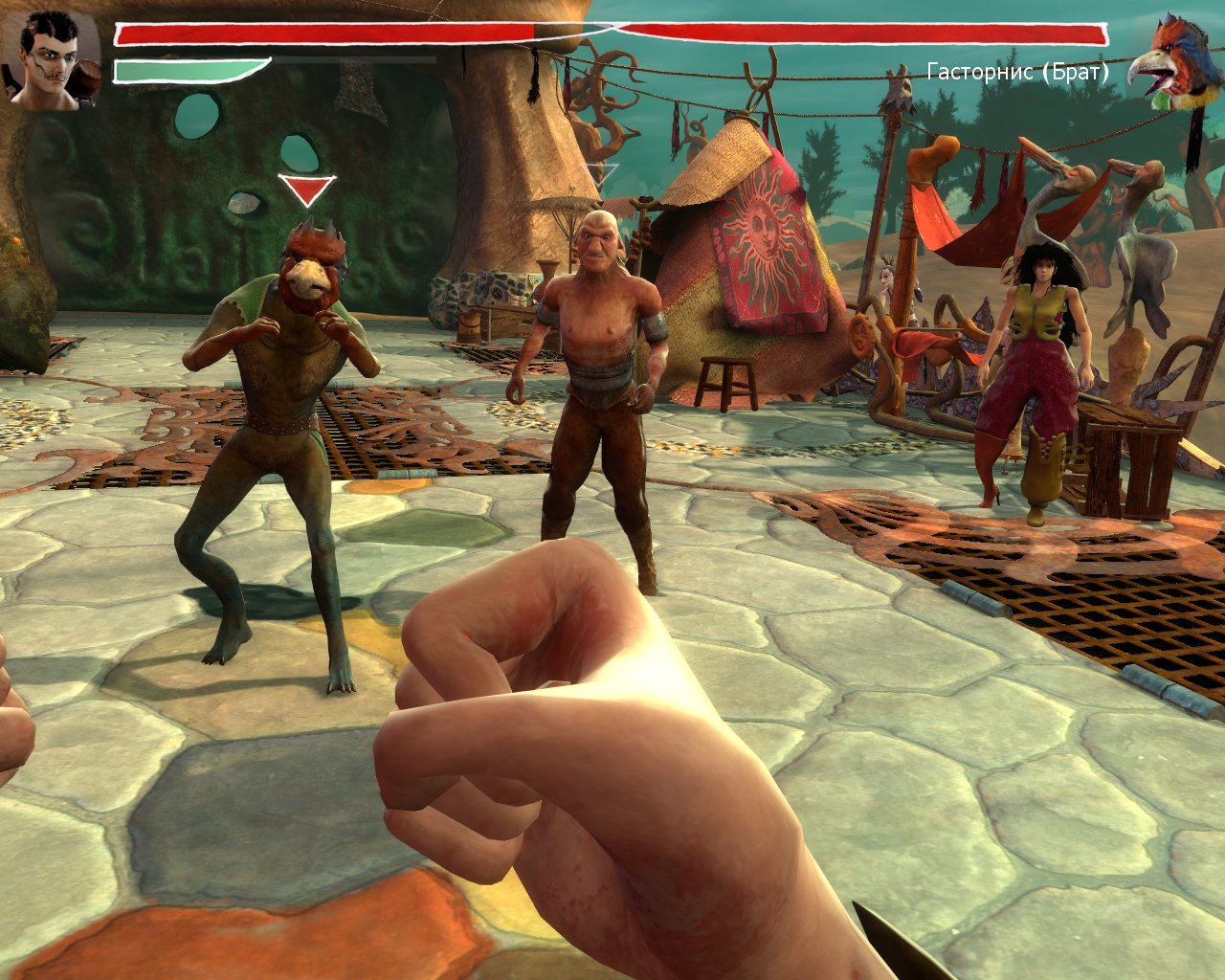
Task: Select the faded grey triangle target marker
Action: click(602, 175)
